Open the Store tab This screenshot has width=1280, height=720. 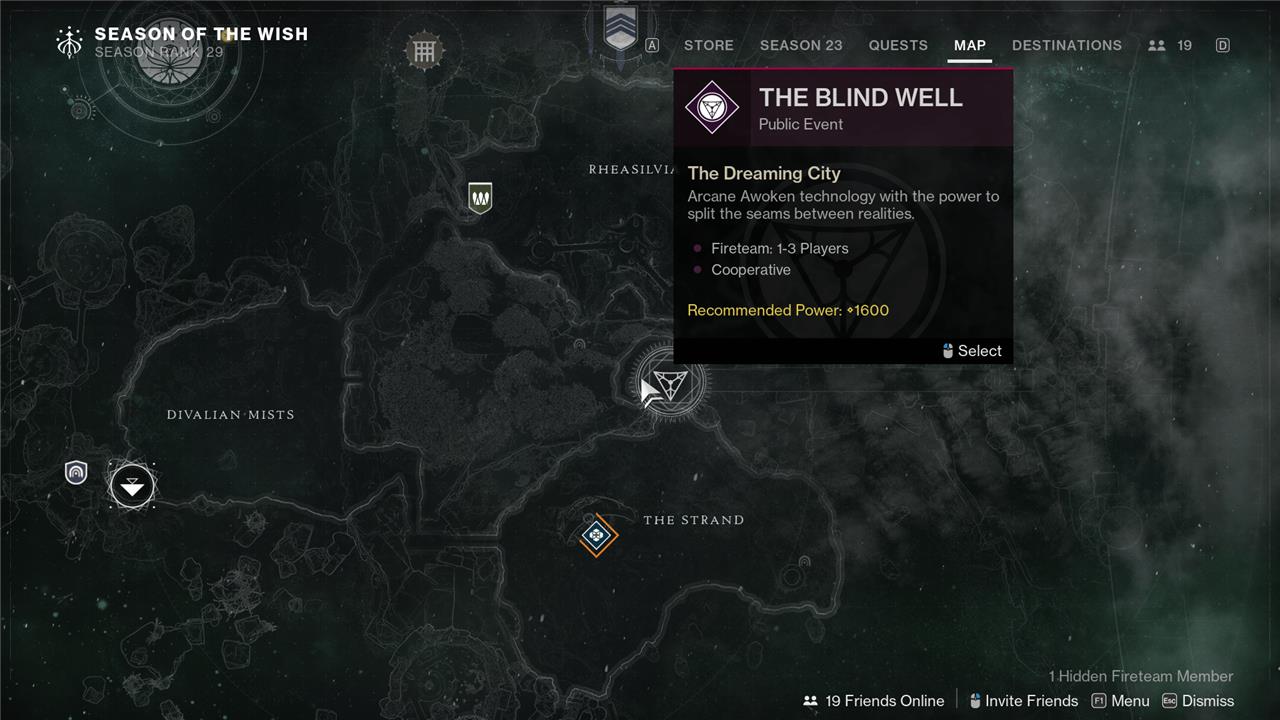coord(708,45)
